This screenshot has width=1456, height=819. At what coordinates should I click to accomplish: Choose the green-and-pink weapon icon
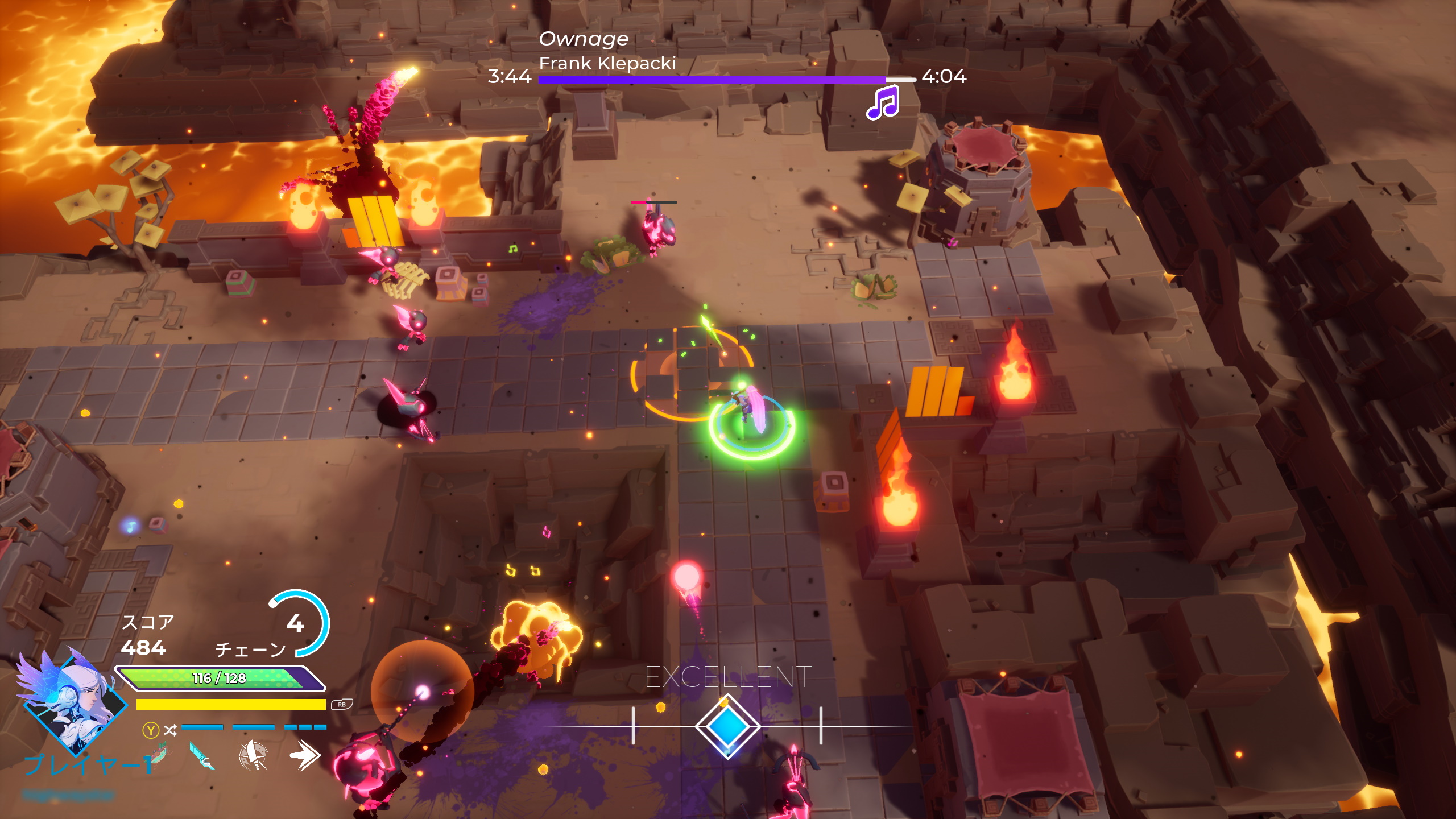pos(159,754)
